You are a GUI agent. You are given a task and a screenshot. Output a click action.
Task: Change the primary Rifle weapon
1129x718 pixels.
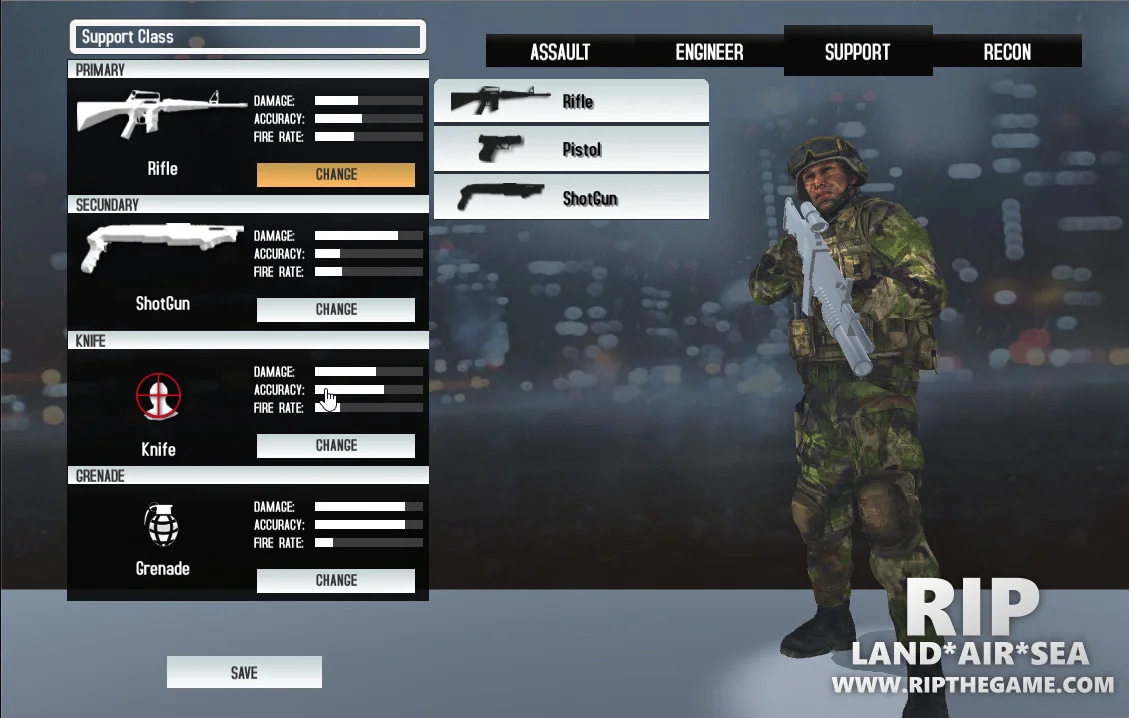(x=336, y=174)
